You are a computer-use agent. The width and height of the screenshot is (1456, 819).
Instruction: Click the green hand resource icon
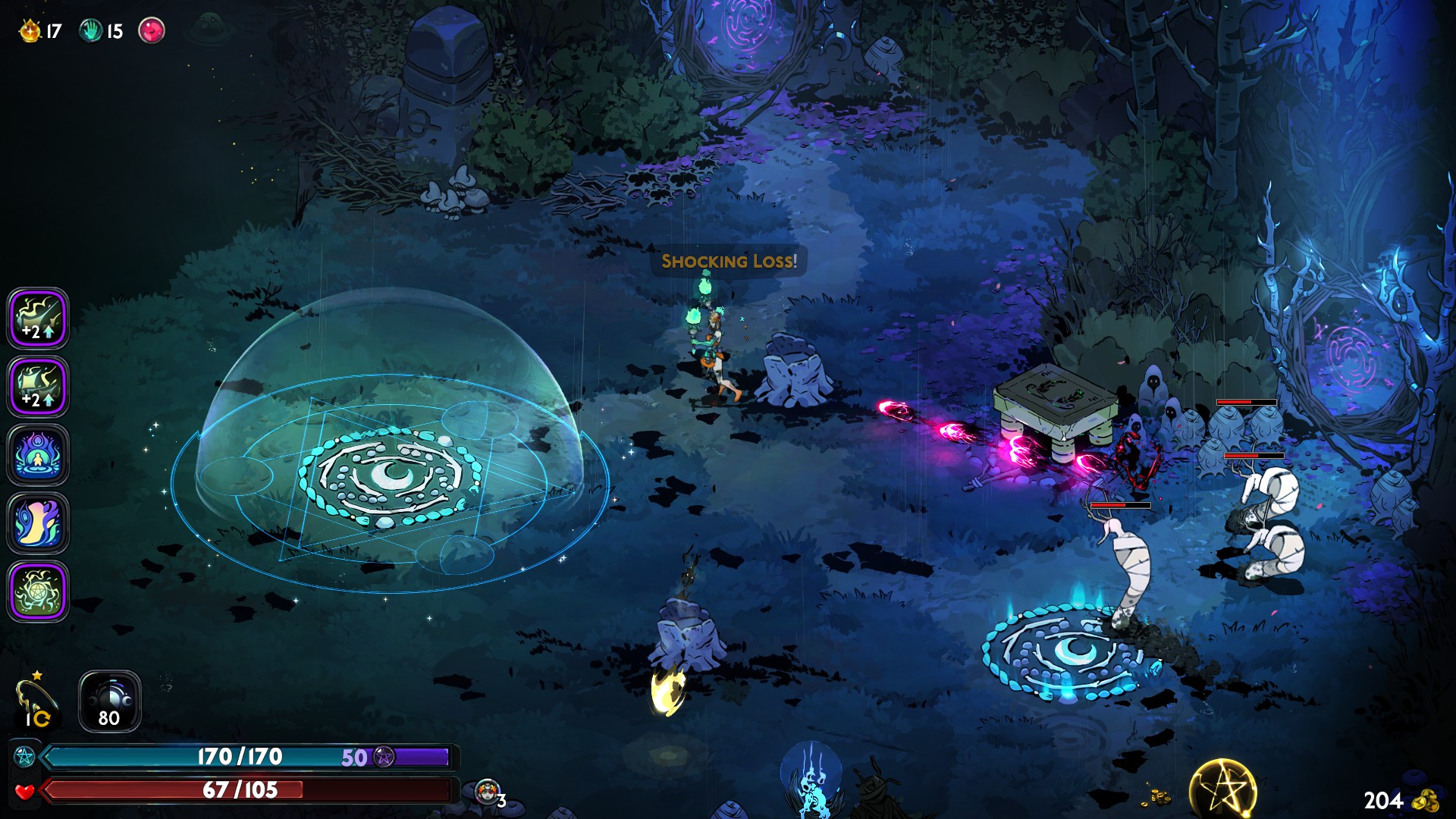coord(91,31)
